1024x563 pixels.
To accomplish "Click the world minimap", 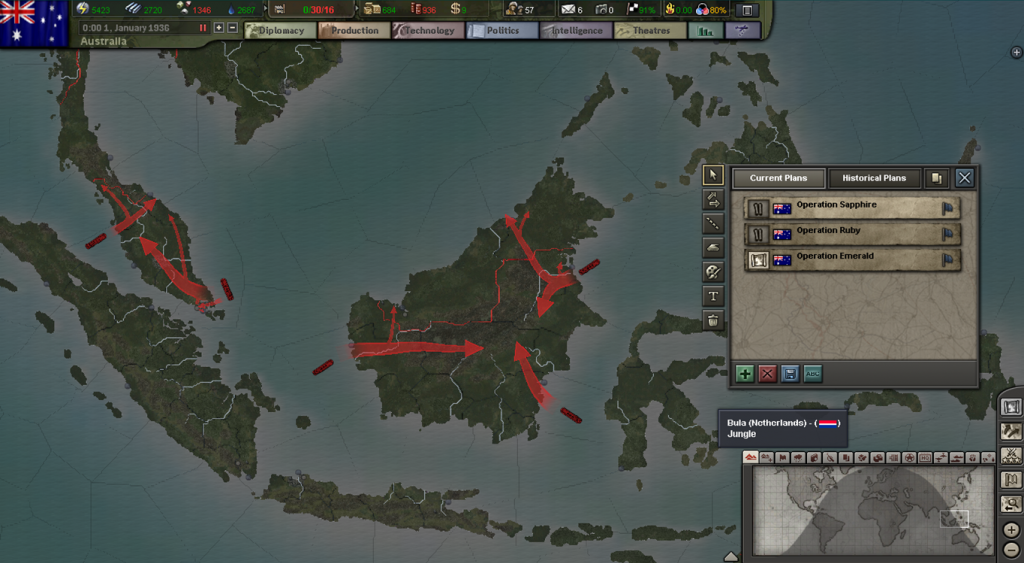I will (868, 509).
